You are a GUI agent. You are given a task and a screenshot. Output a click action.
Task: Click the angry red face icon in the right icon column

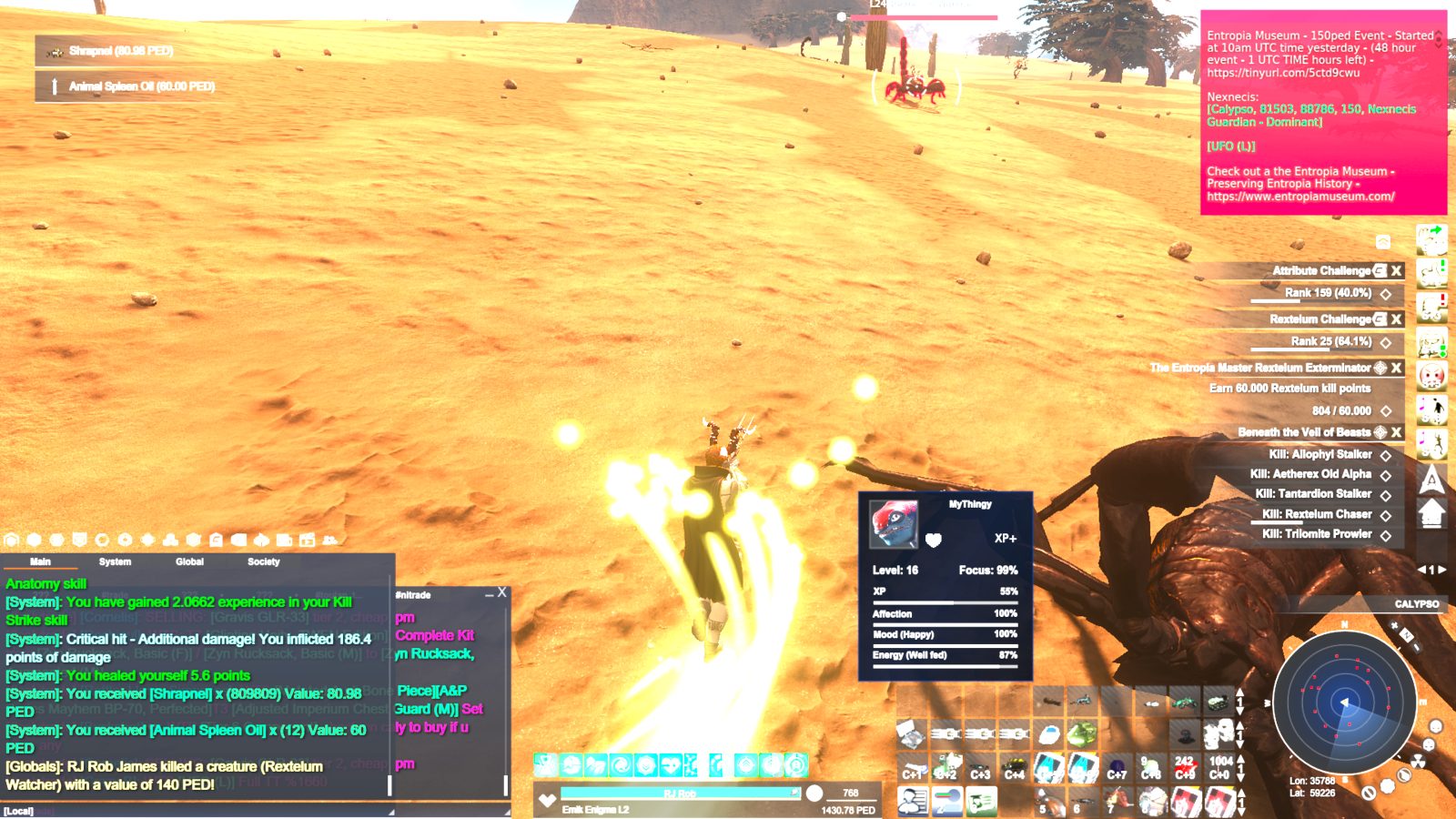[x=1433, y=374]
